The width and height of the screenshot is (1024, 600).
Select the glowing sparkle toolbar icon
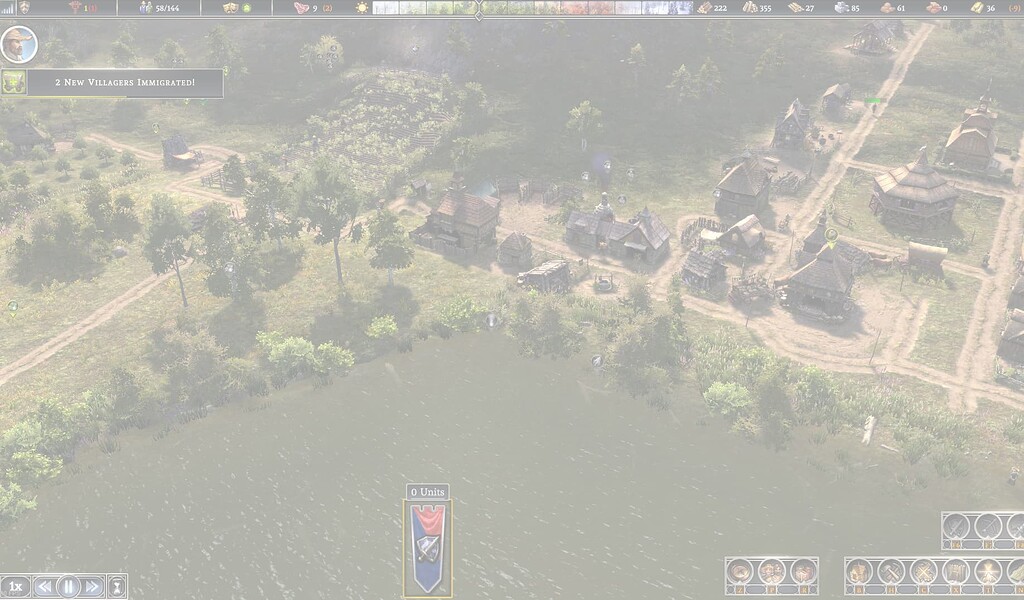tap(988, 572)
